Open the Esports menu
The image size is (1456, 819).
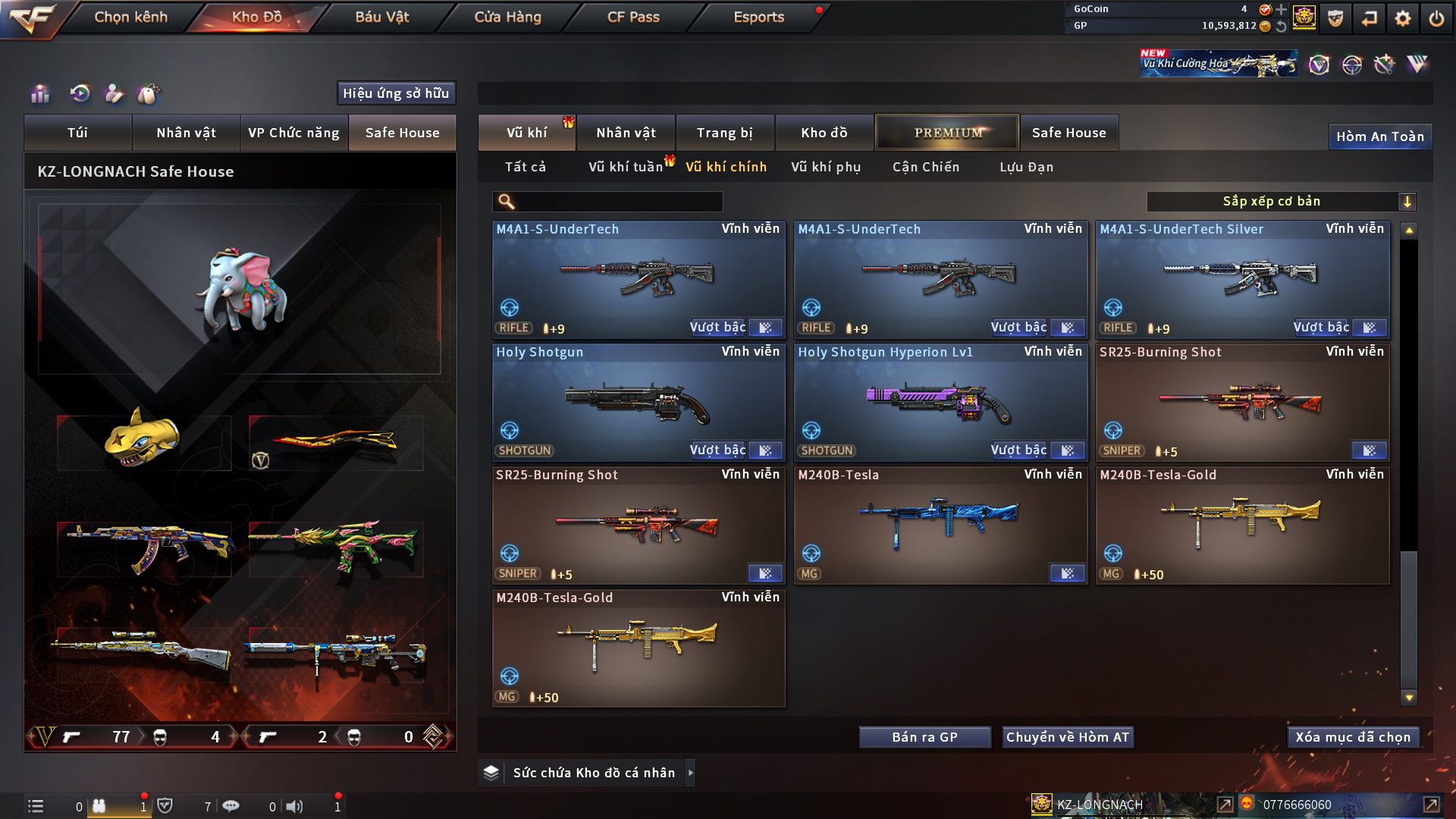click(x=758, y=17)
